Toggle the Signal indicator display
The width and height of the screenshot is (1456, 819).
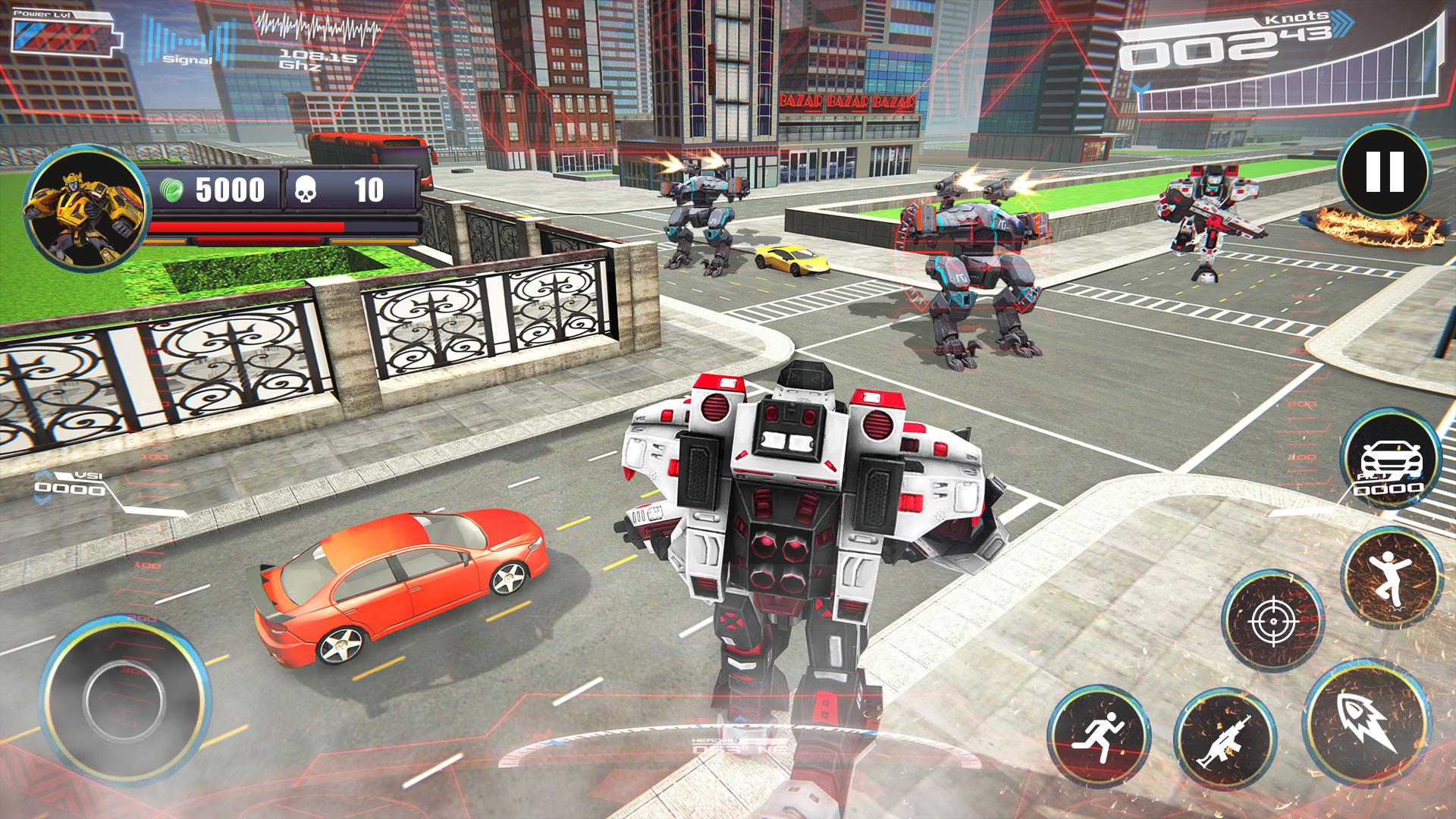pyautogui.click(x=186, y=42)
